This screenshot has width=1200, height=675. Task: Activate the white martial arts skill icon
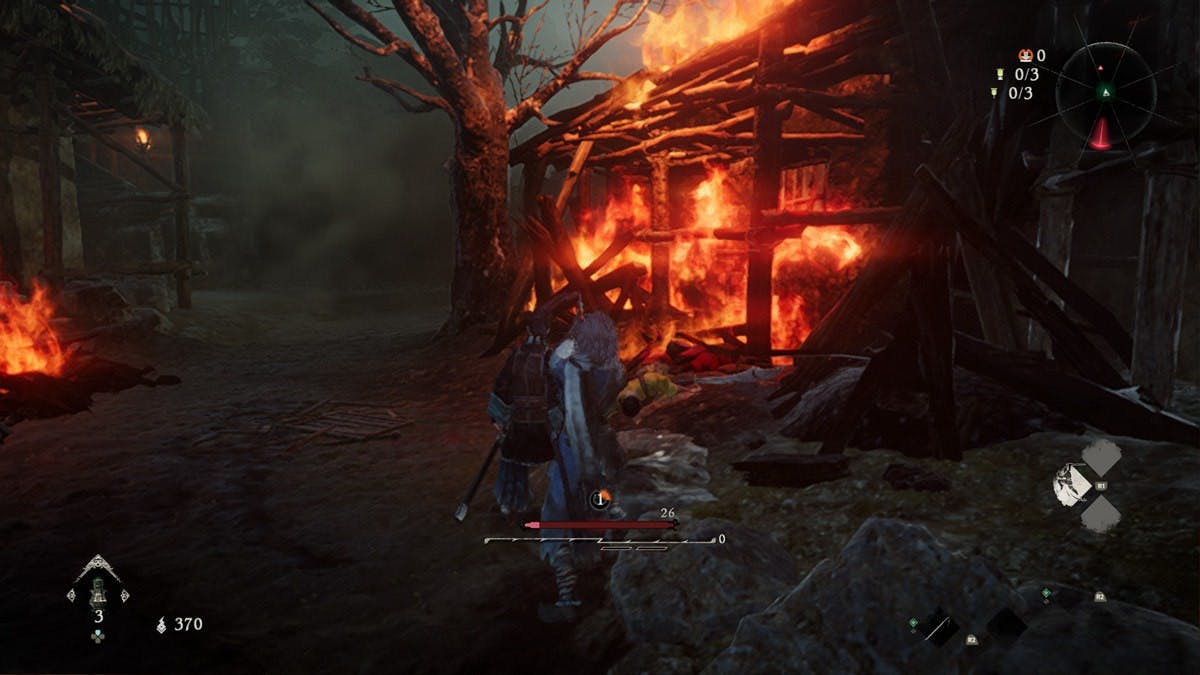(1071, 485)
